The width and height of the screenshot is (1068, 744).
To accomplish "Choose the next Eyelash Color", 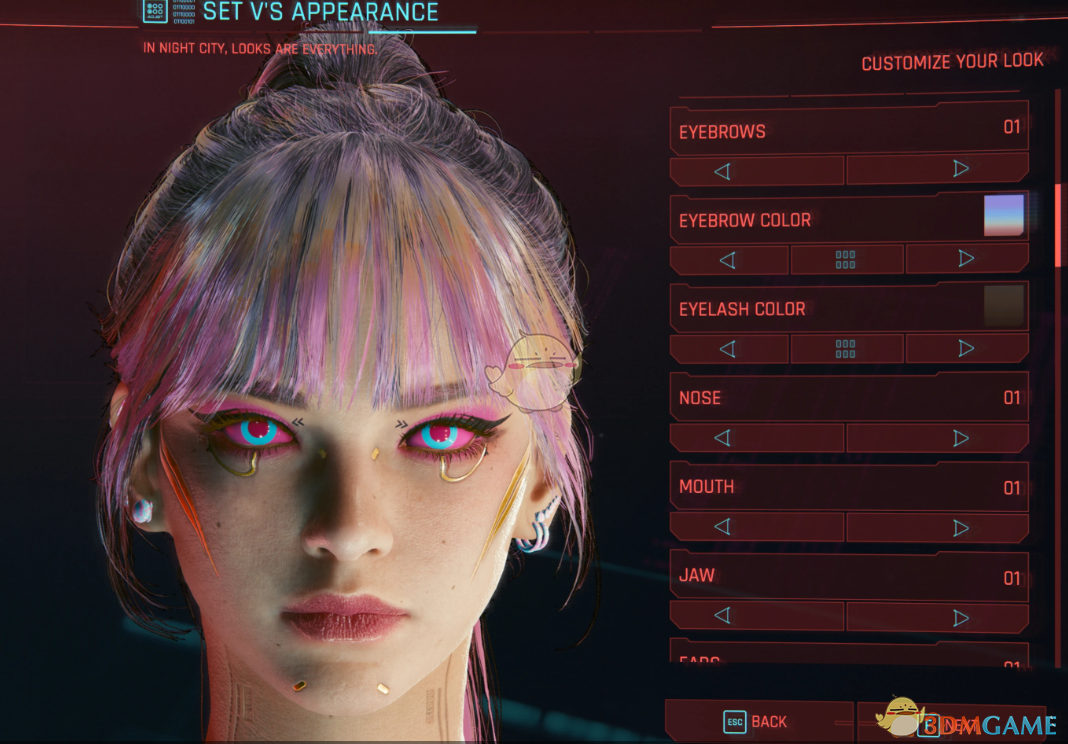I will 966,348.
